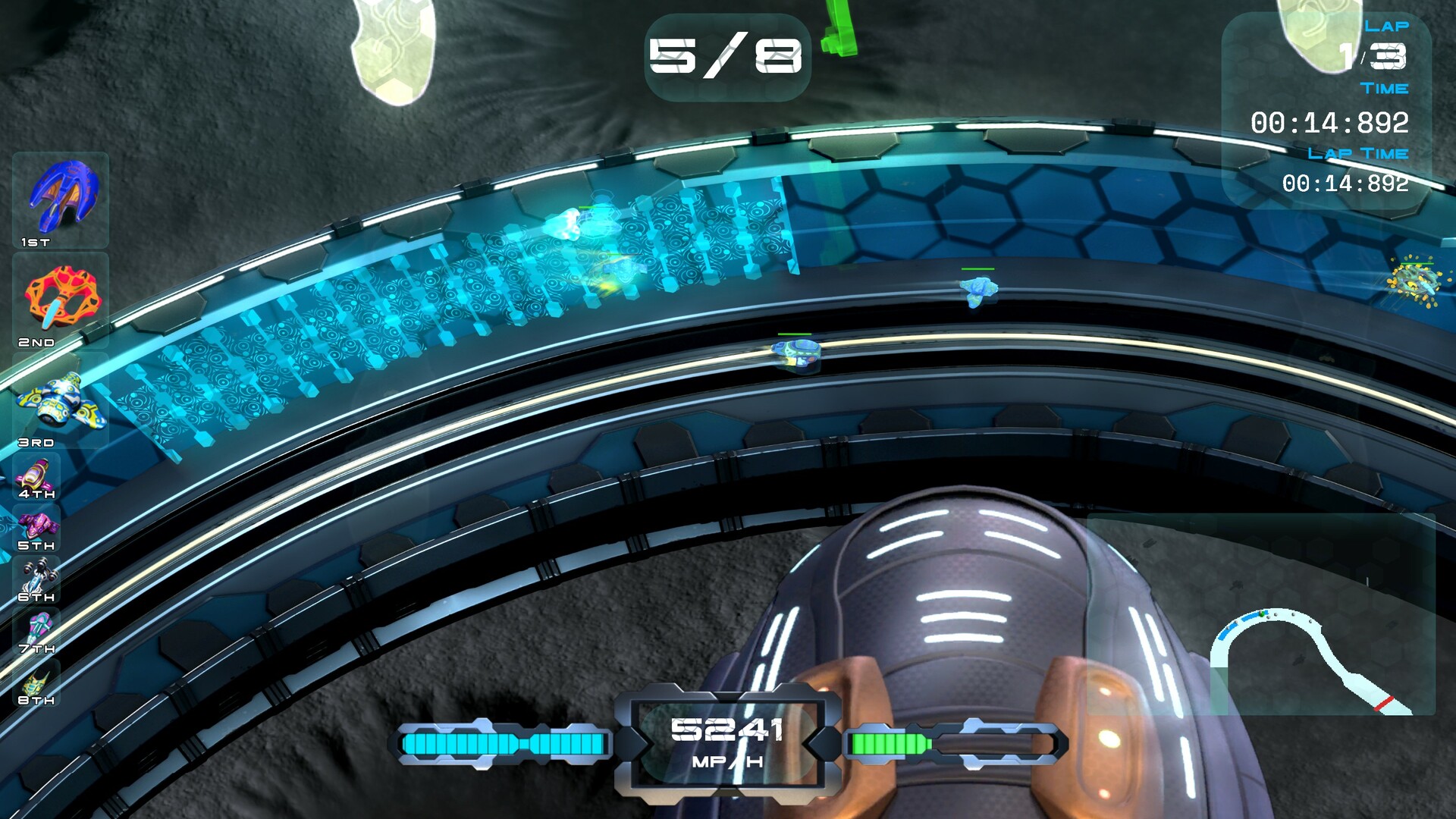Select the blue ship racing on the track
1456x819 pixels.
pos(978,288)
